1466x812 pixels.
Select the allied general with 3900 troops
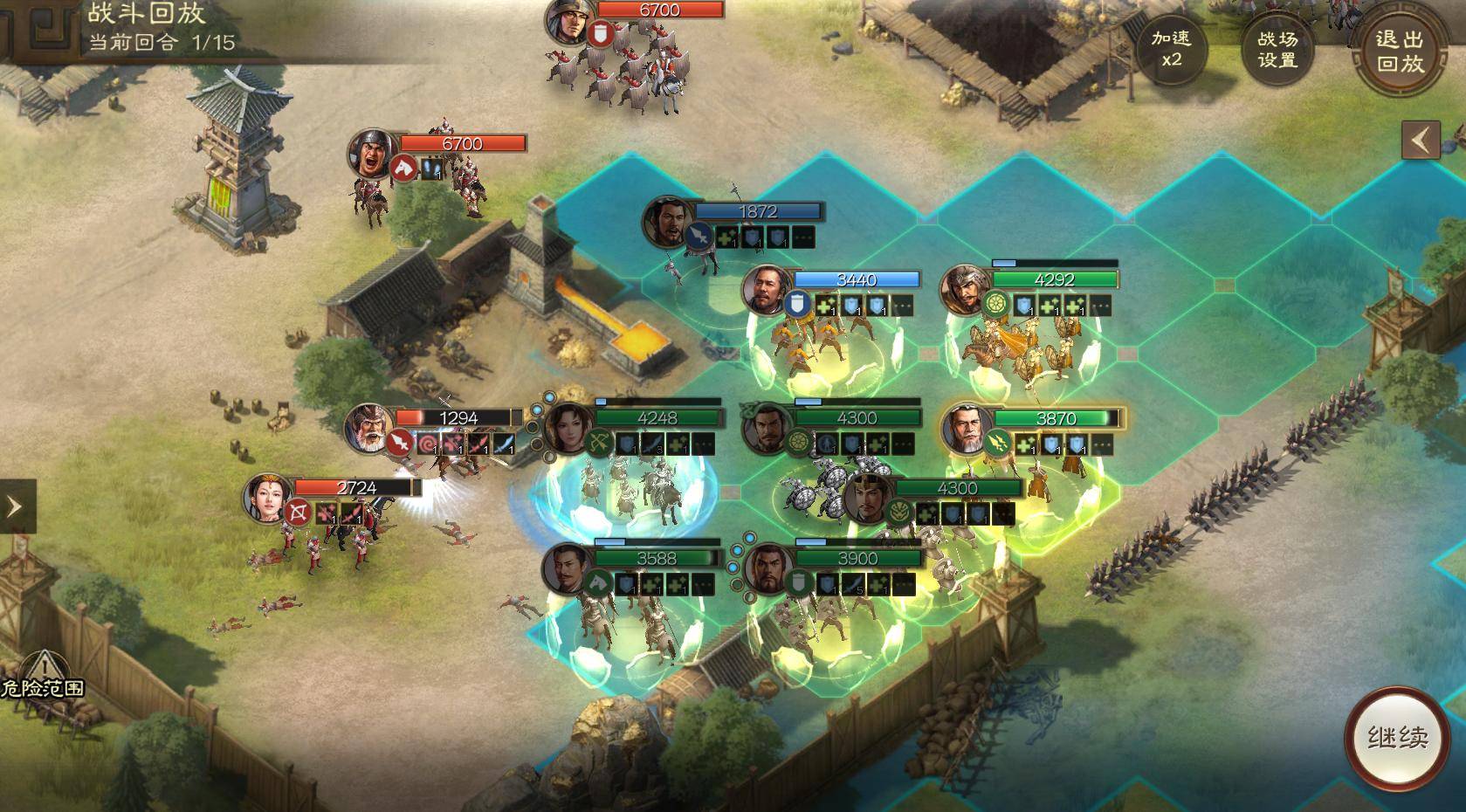pyautogui.click(x=768, y=568)
